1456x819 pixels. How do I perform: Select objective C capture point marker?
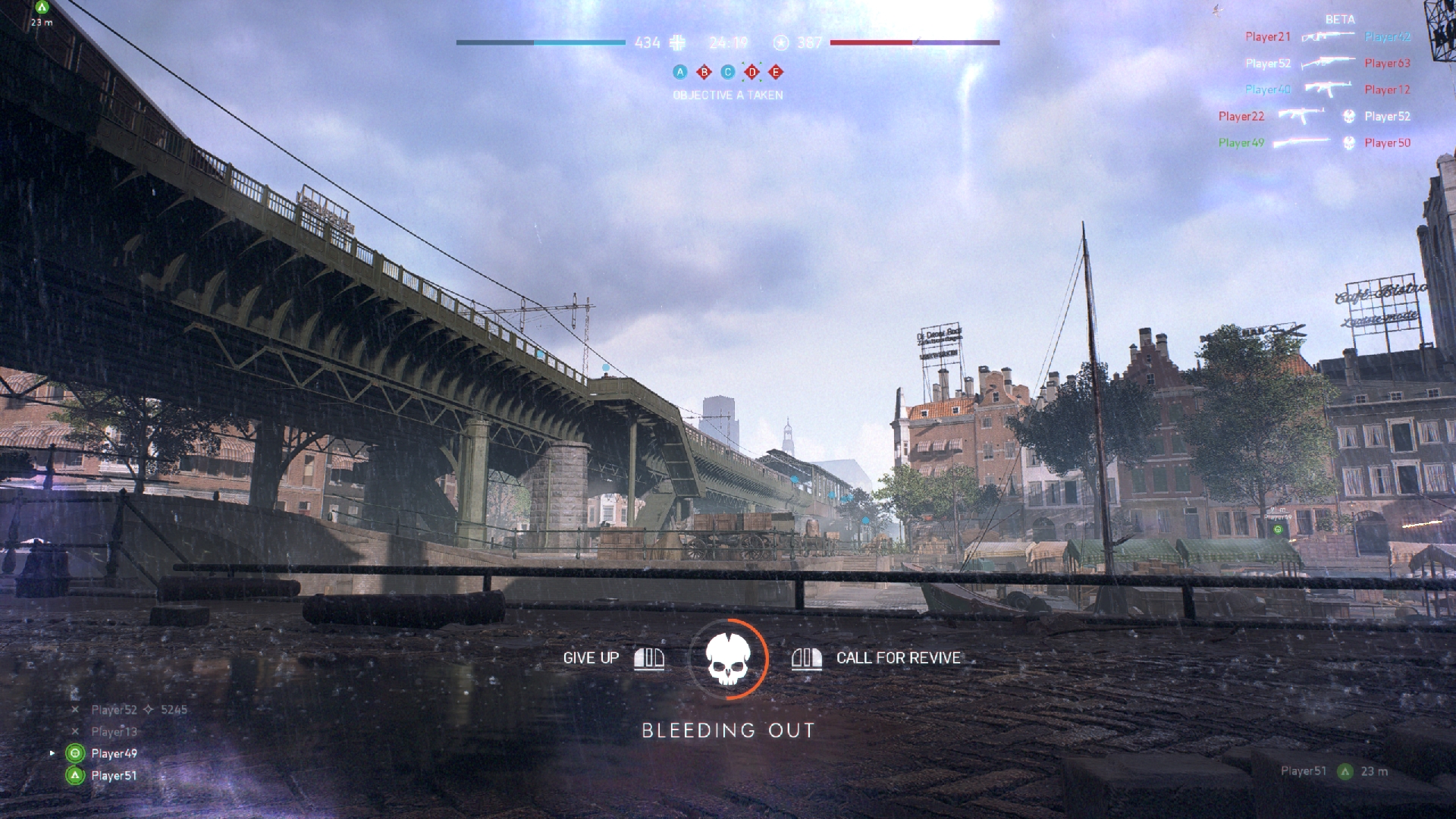tap(728, 72)
